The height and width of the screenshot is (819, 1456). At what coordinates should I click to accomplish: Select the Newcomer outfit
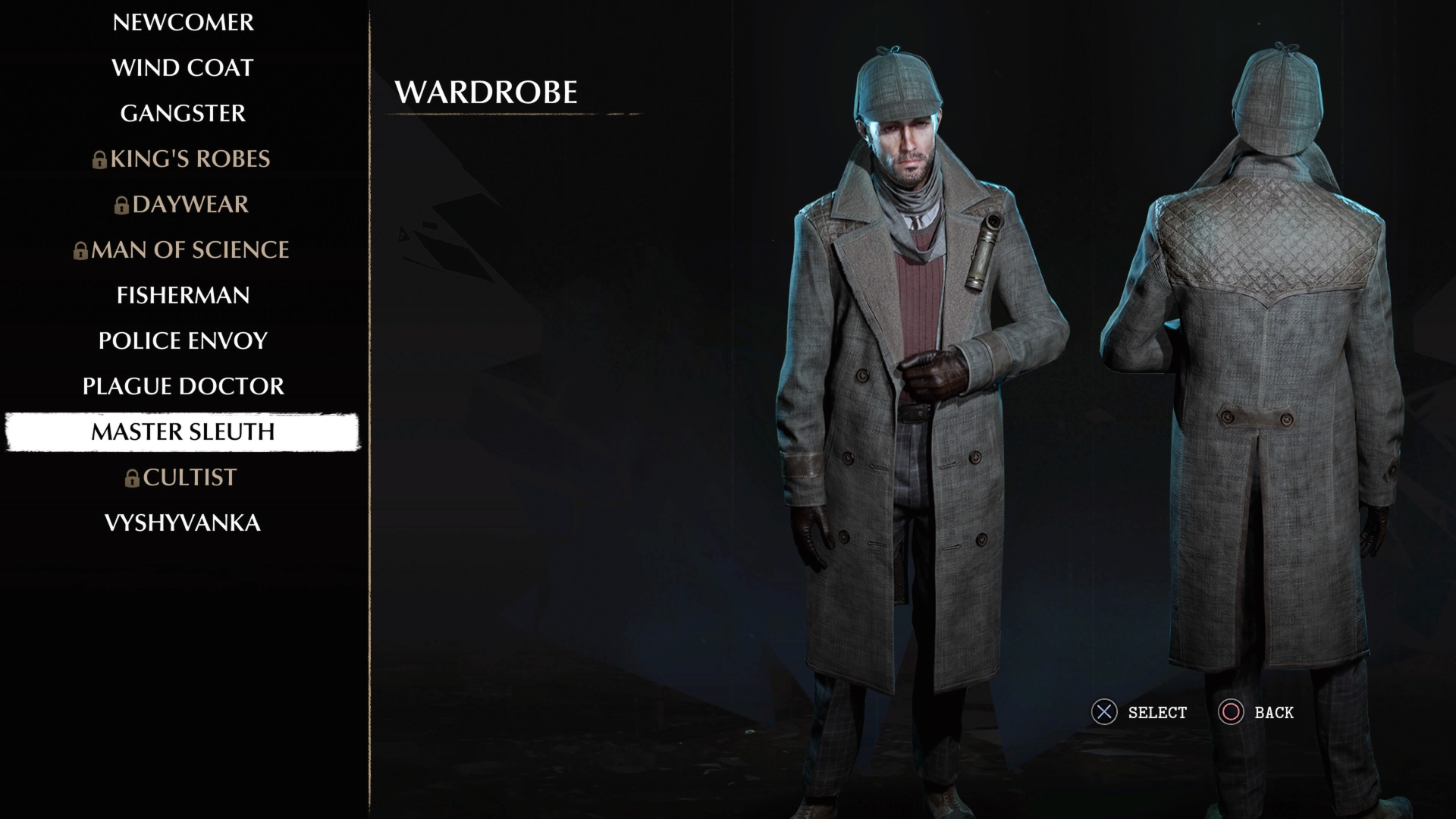pos(183,23)
